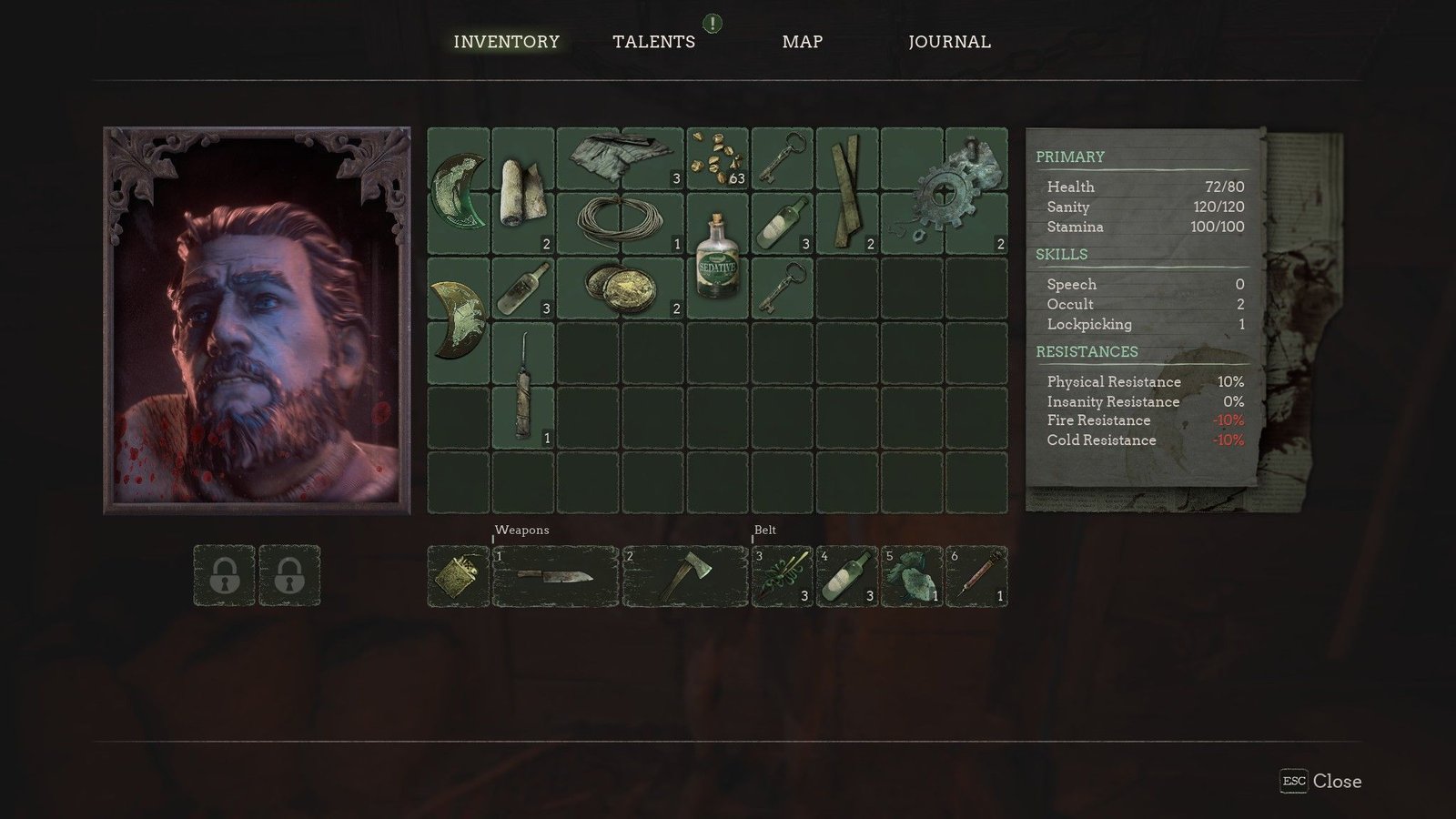The width and height of the screenshot is (1456, 819).
Task: Select the coiled rope item
Action: point(620,222)
